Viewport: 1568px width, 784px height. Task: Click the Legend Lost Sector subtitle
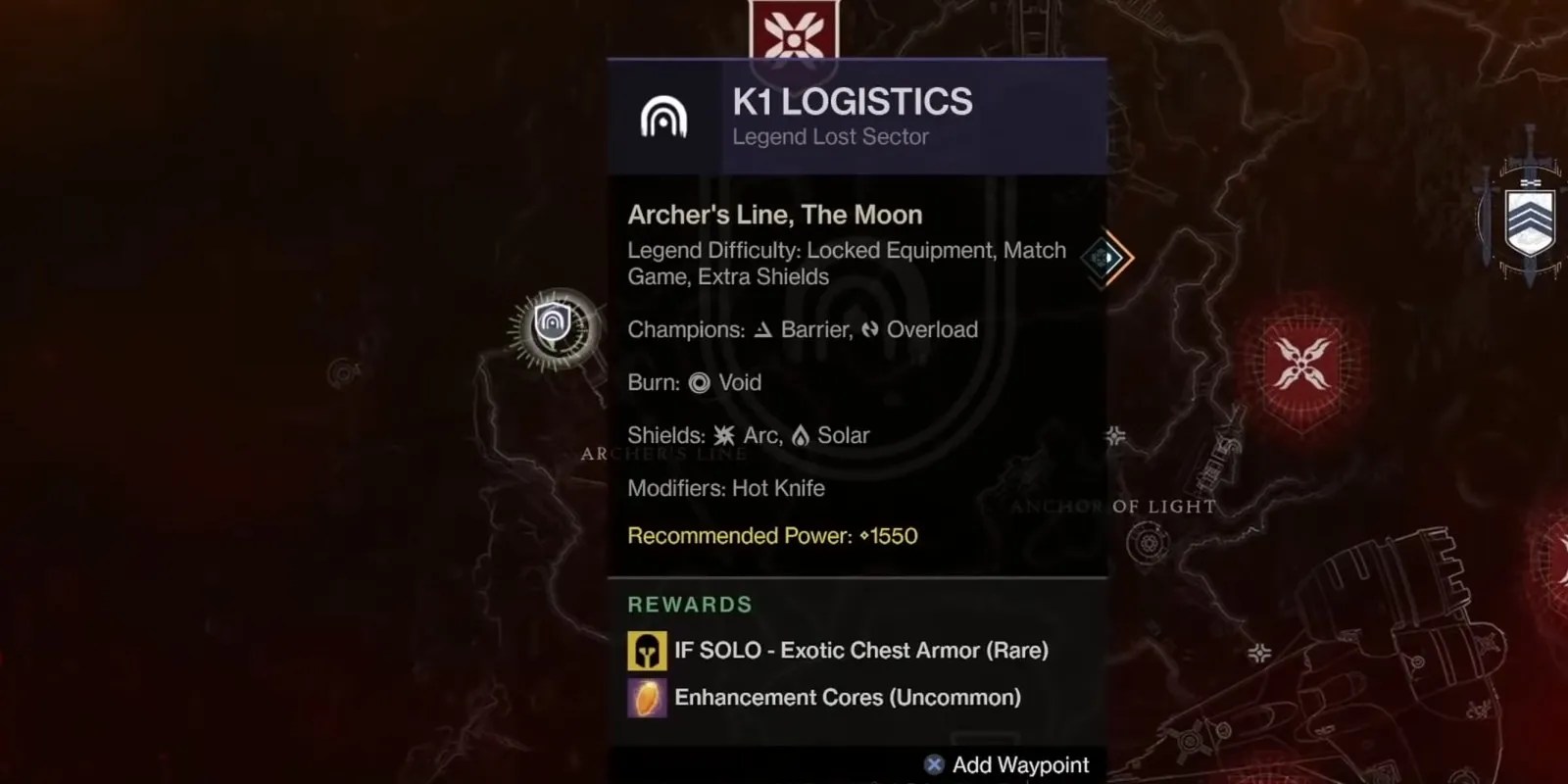830,136
